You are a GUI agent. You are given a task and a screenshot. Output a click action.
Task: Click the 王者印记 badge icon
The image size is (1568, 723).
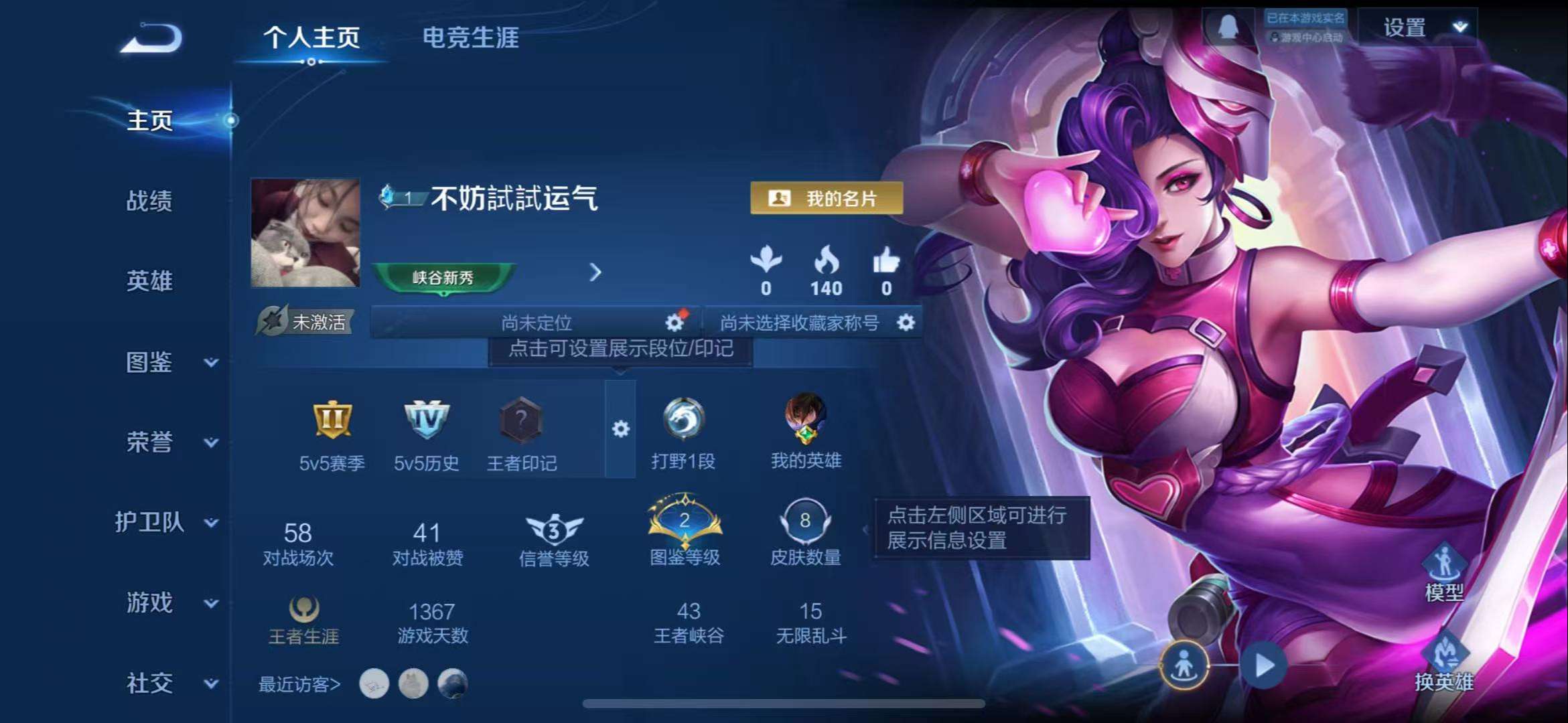tap(522, 422)
